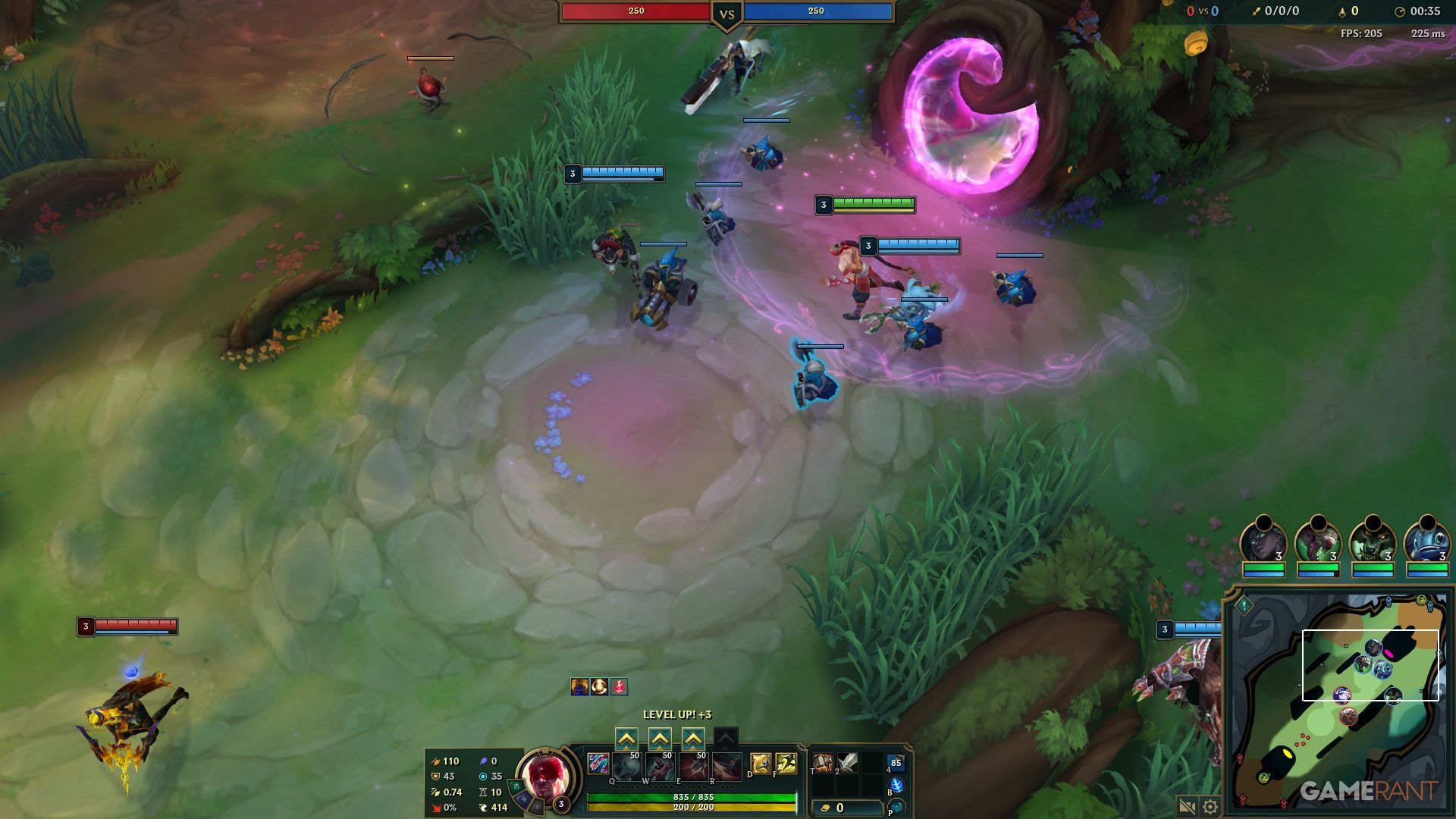Level up W using its arrow button

pos(661,739)
